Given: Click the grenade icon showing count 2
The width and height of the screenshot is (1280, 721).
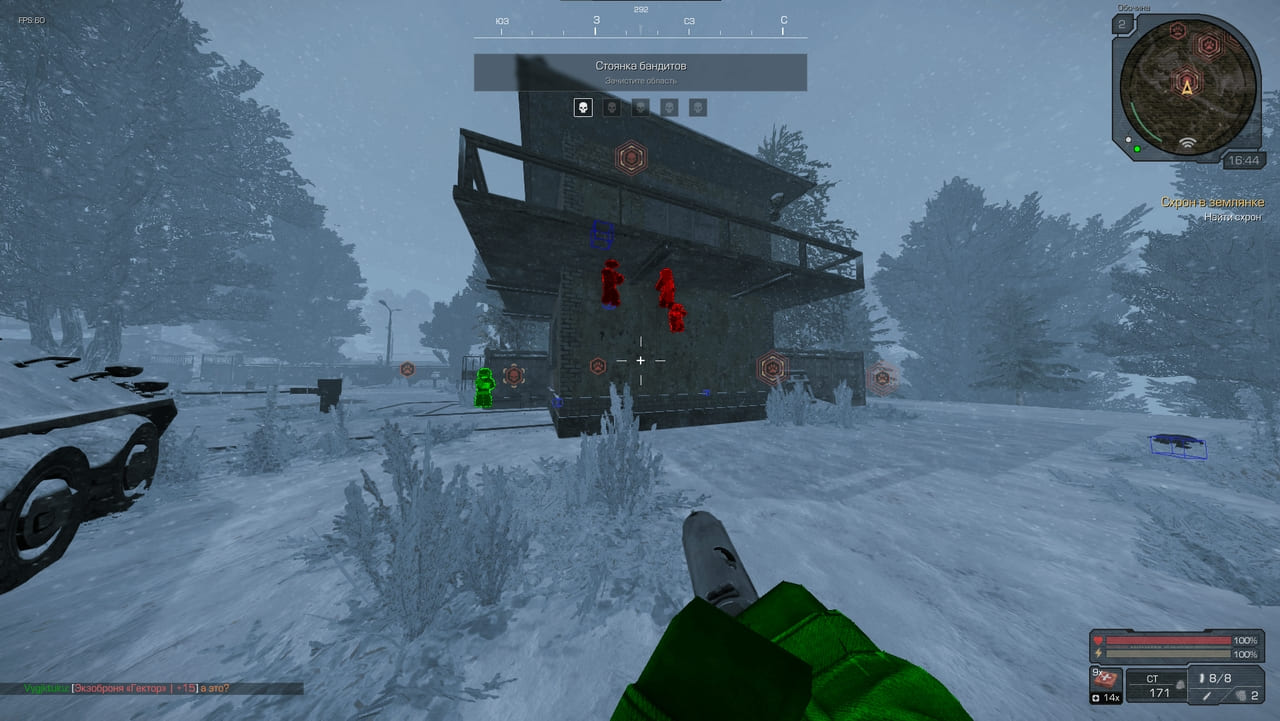Looking at the screenshot, I should [x=1242, y=696].
